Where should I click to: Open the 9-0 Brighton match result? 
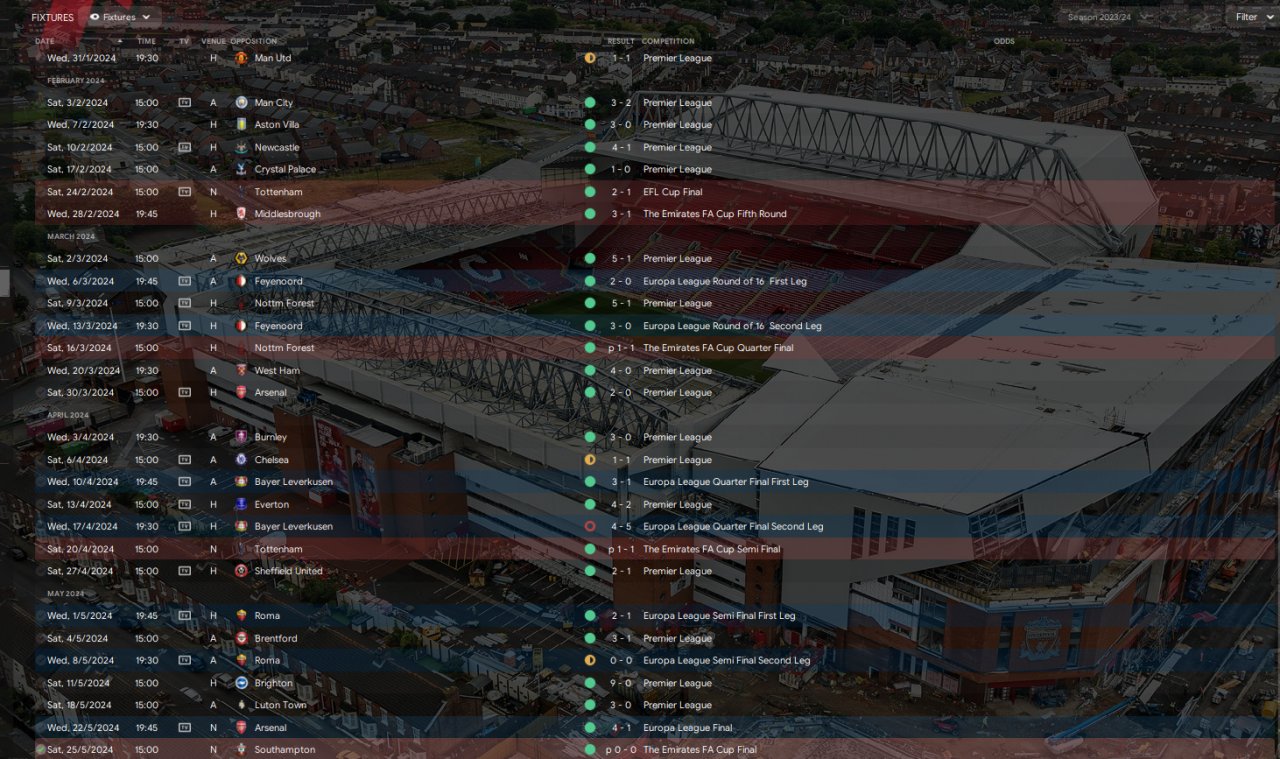pyautogui.click(x=621, y=684)
